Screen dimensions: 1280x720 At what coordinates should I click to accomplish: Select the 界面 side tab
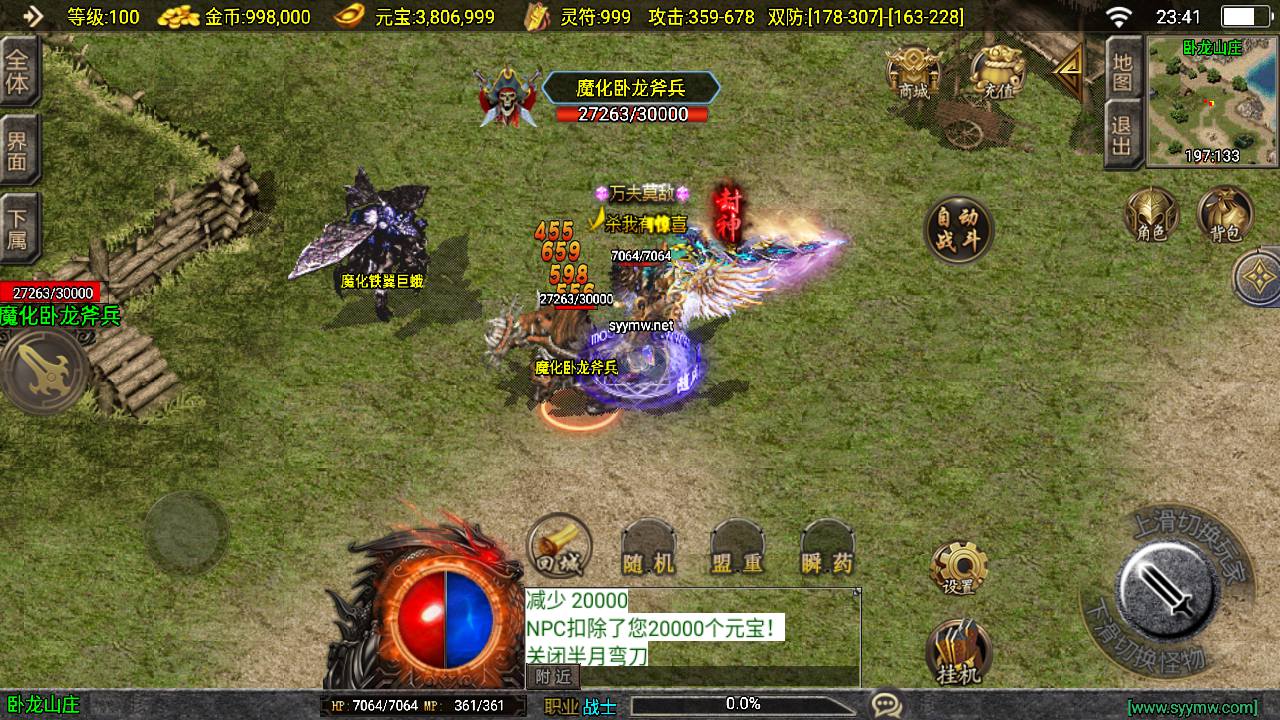pyautogui.click(x=19, y=149)
